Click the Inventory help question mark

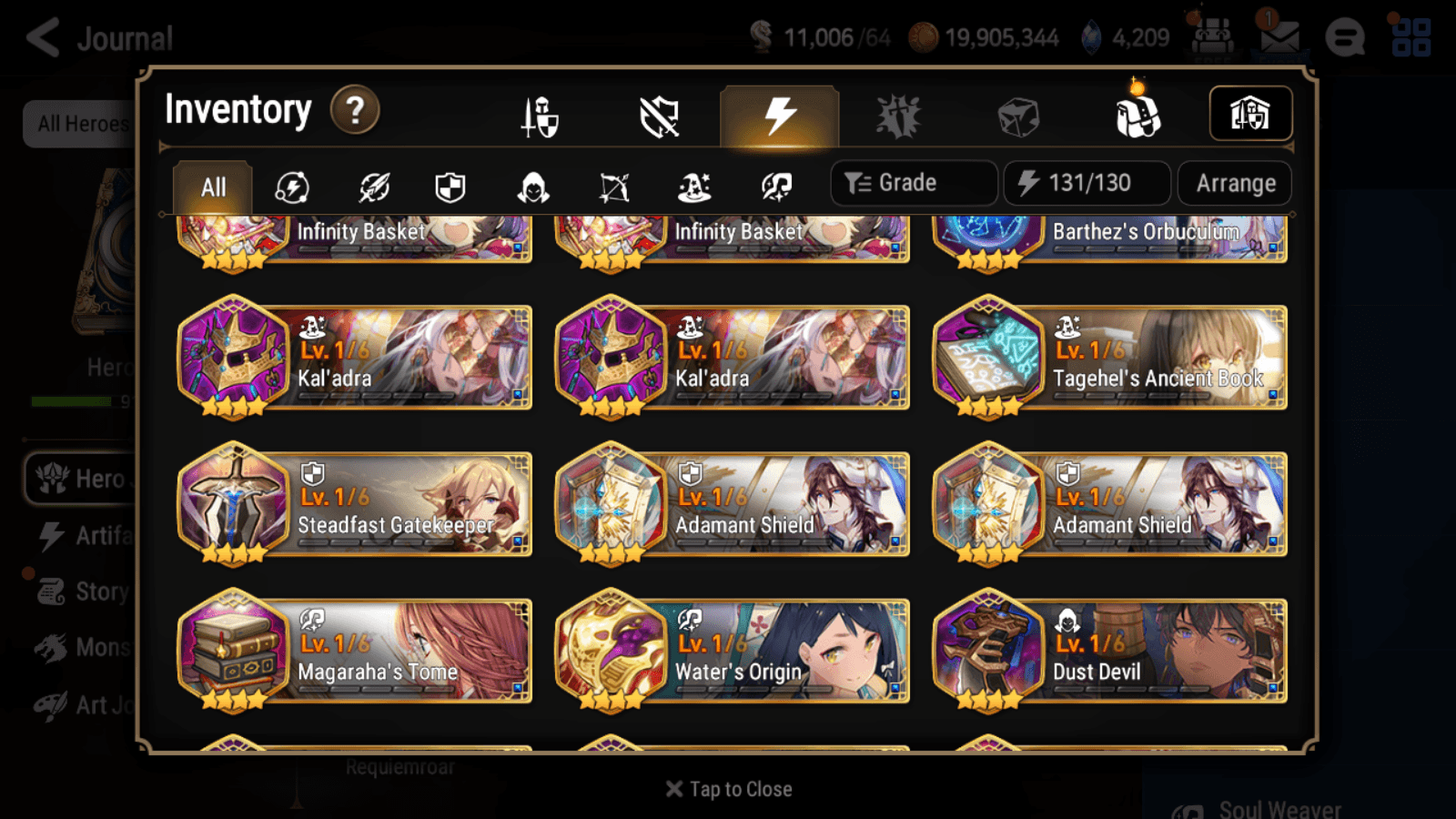(x=354, y=110)
